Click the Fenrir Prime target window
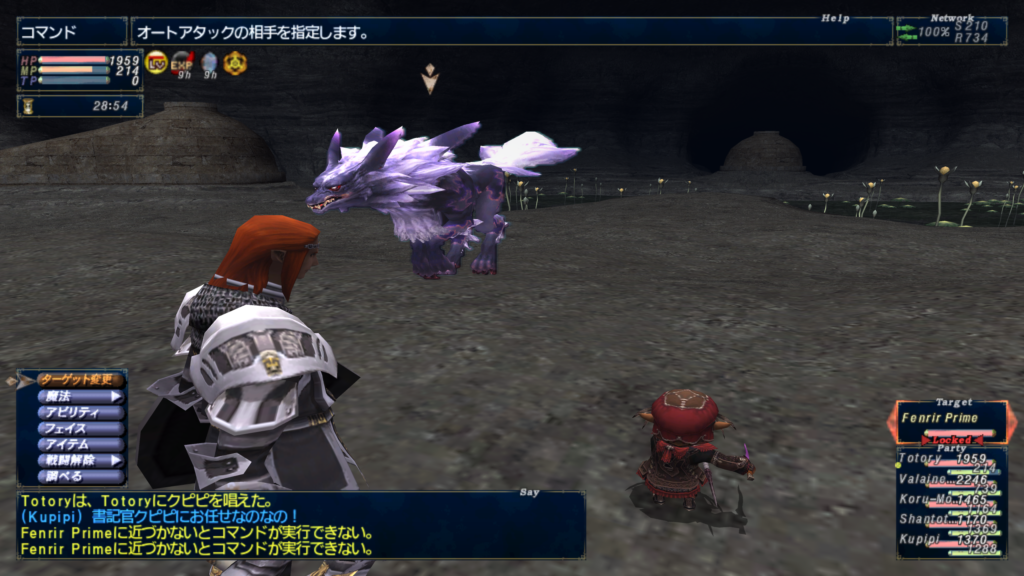This screenshot has width=1024, height=576. coord(951,421)
